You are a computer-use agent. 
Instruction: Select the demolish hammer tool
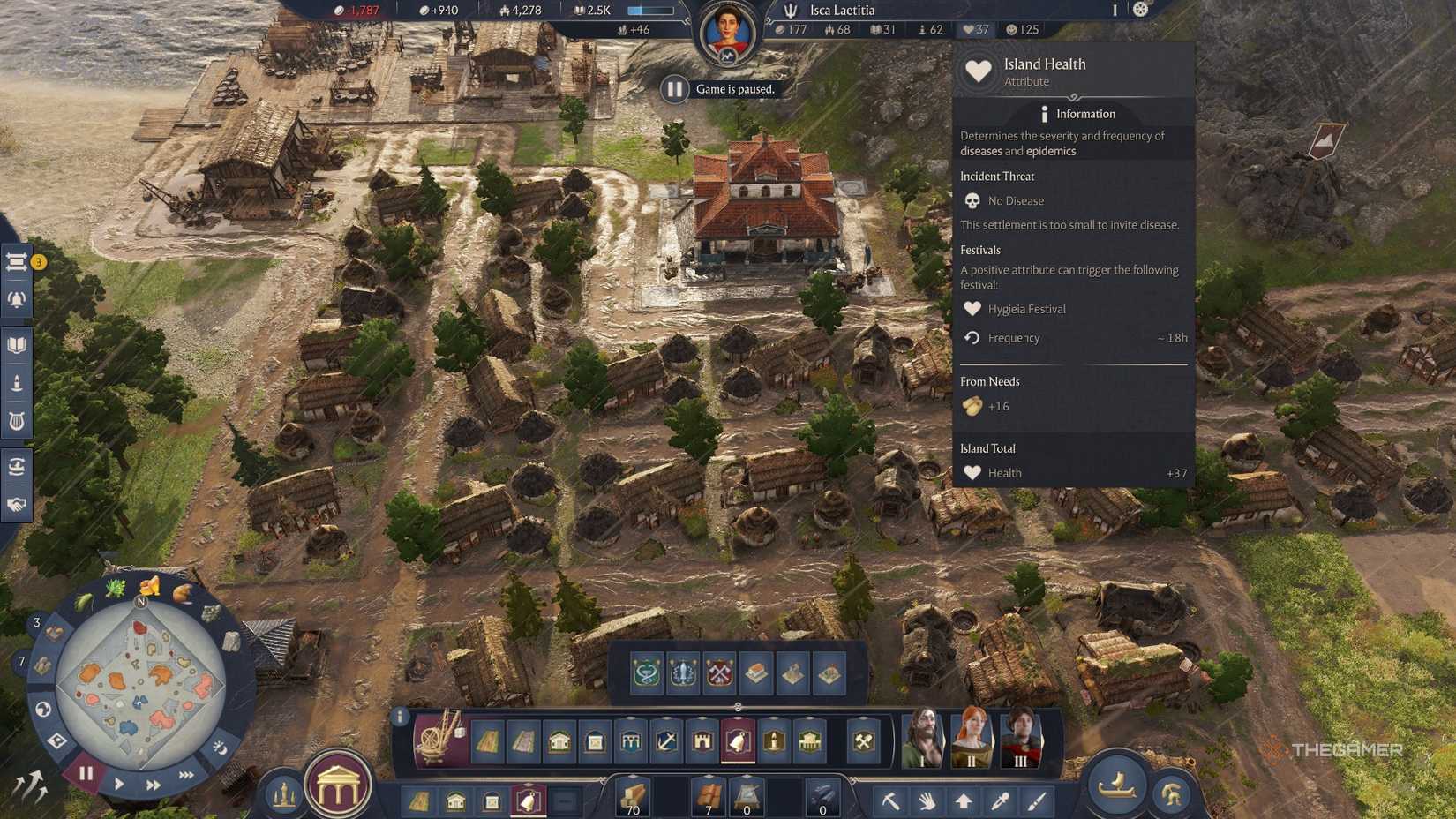(x=891, y=801)
